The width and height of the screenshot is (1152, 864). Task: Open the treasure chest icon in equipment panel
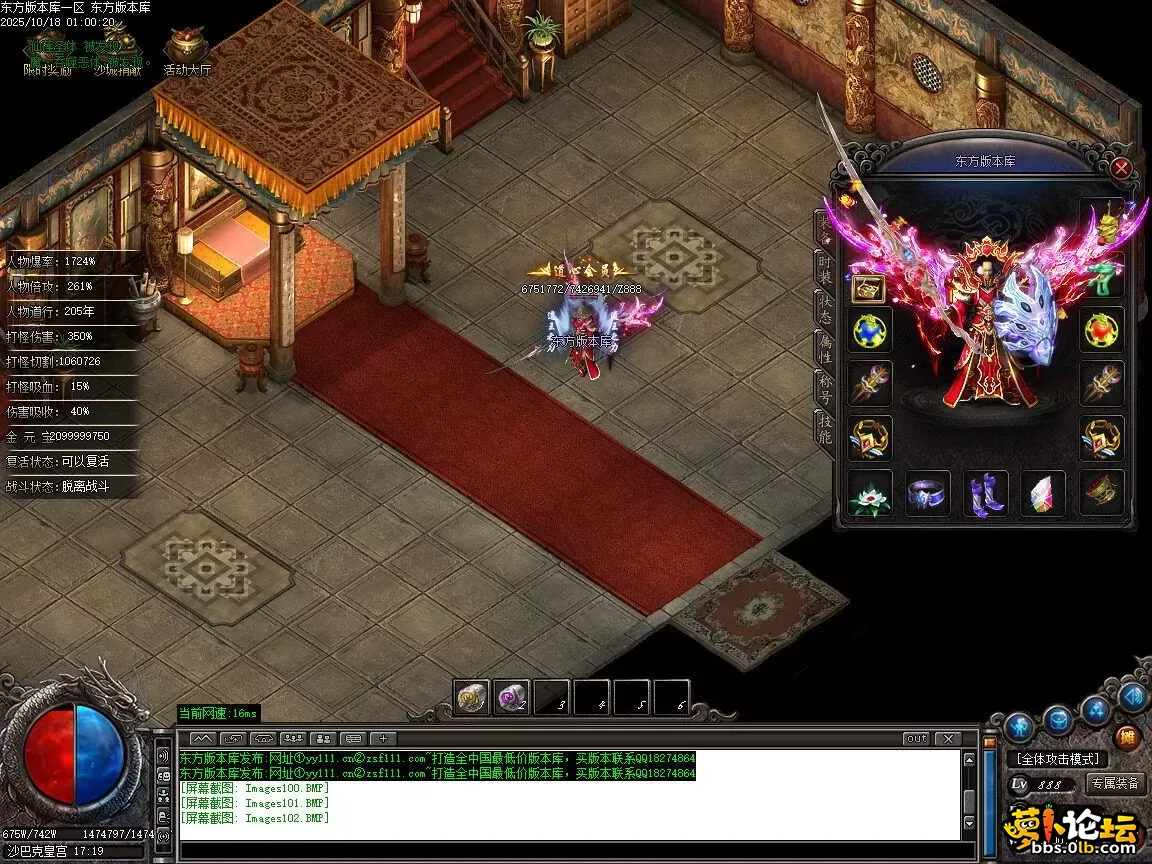[868, 289]
